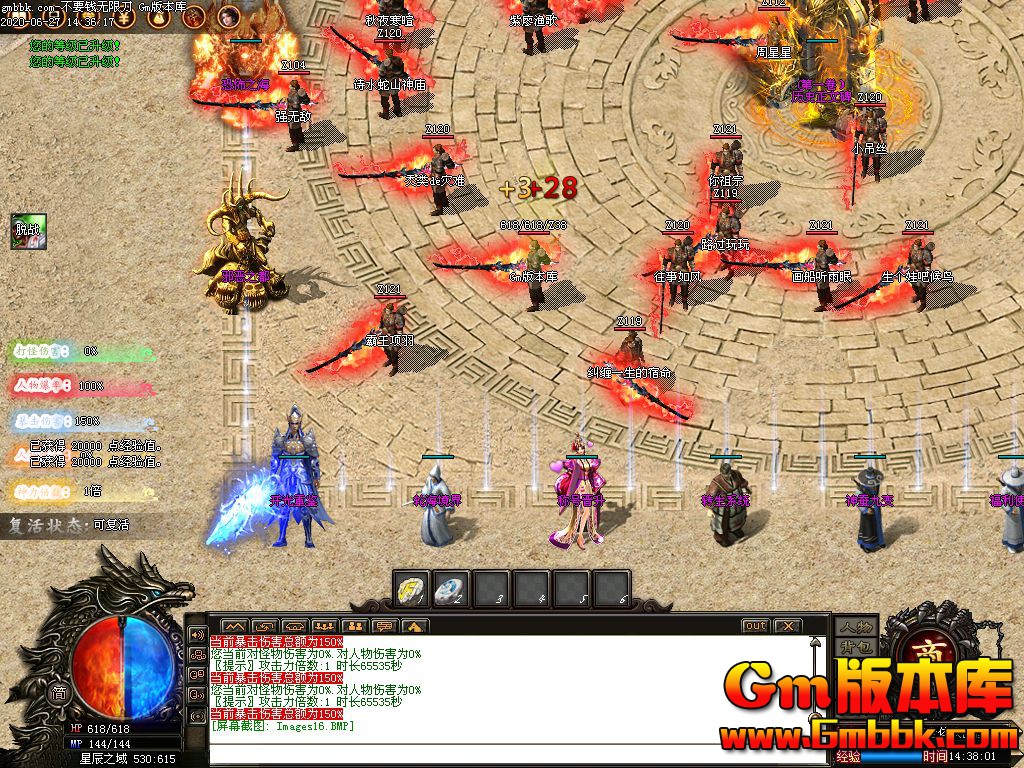Close the chat panel with the X button
Screen dimensions: 1024x768
tap(788, 626)
